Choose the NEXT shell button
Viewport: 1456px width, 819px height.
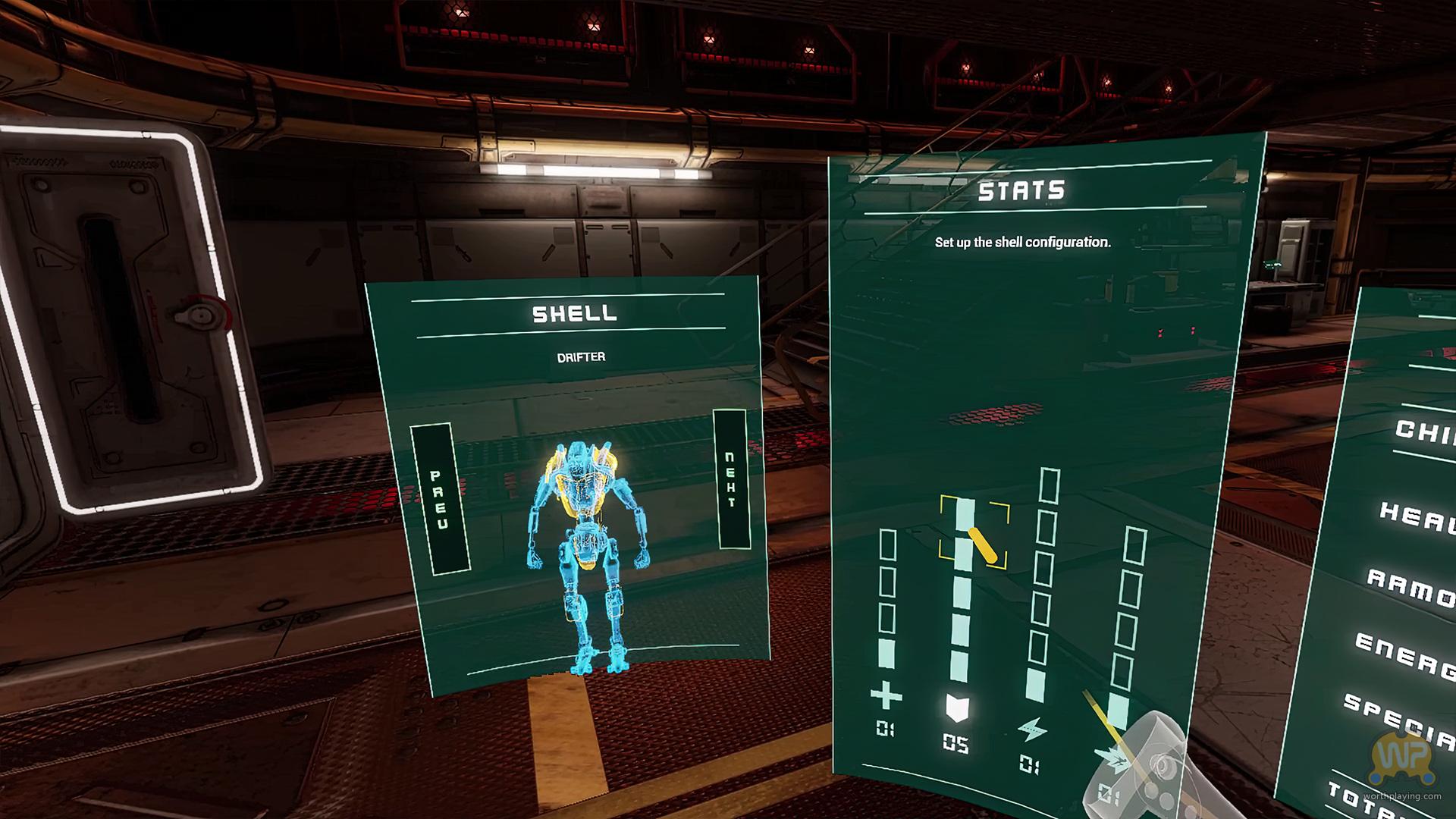pyautogui.click(x=731, y=479)
